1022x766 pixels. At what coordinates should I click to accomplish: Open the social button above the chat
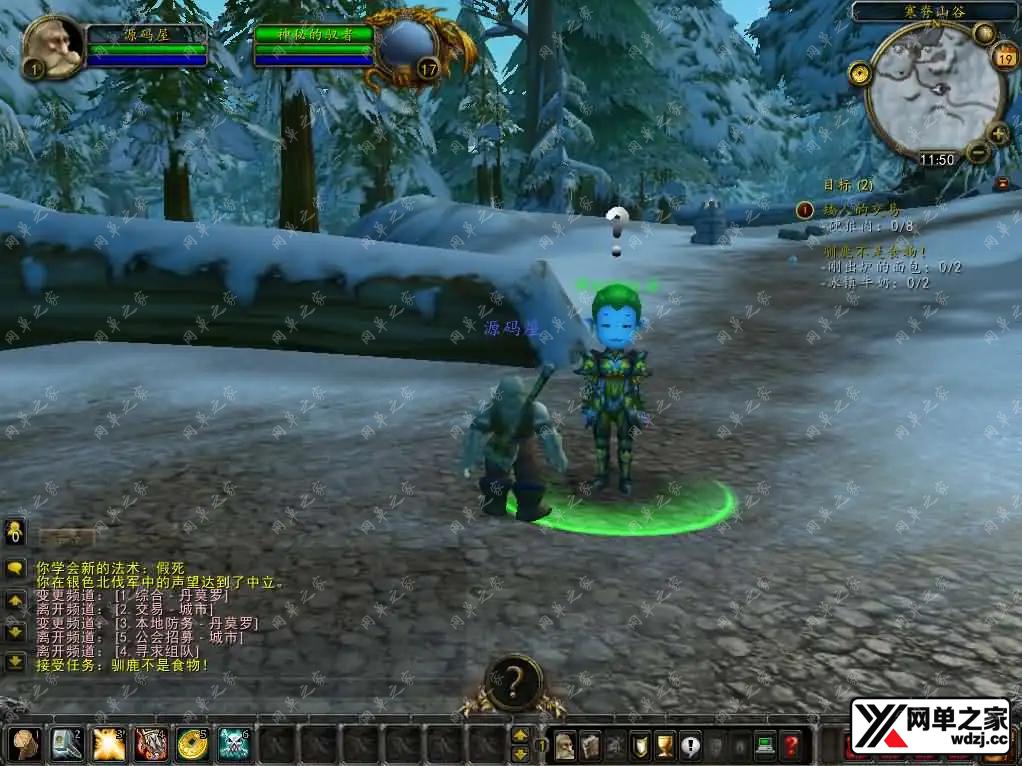pos(16,531)
